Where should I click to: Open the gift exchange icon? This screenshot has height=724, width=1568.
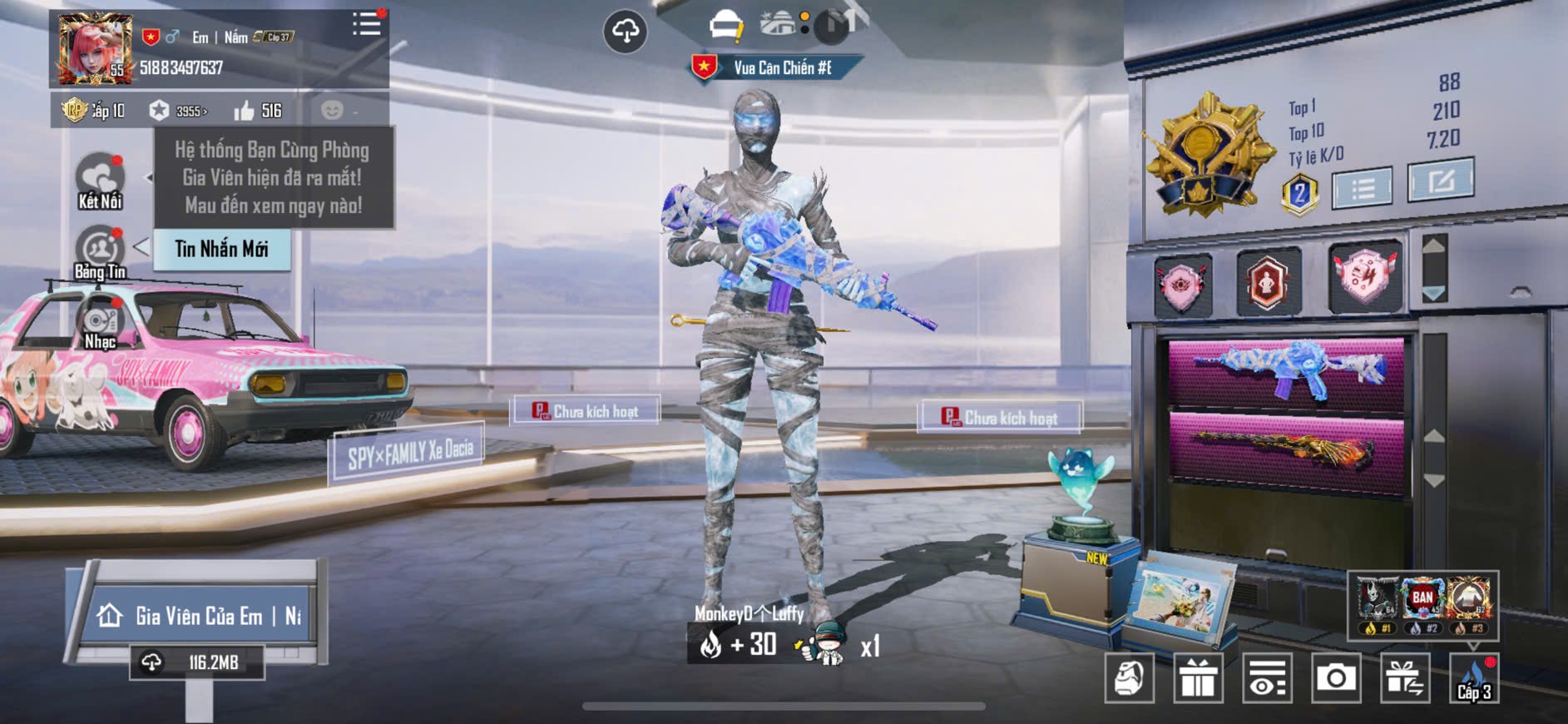click(1405, 678)
